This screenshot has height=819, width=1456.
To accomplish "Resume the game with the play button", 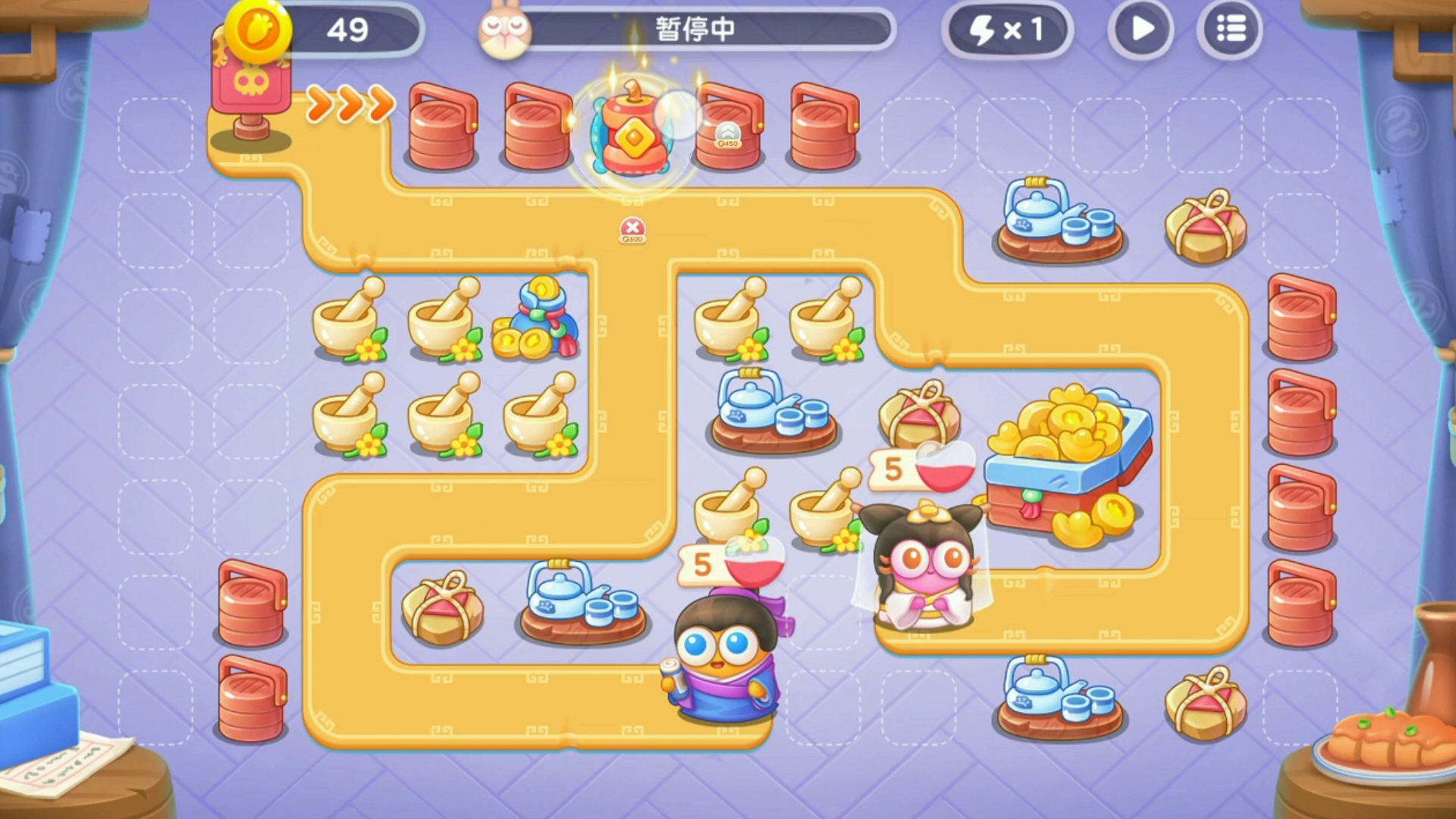I will tap(1141, 30).
